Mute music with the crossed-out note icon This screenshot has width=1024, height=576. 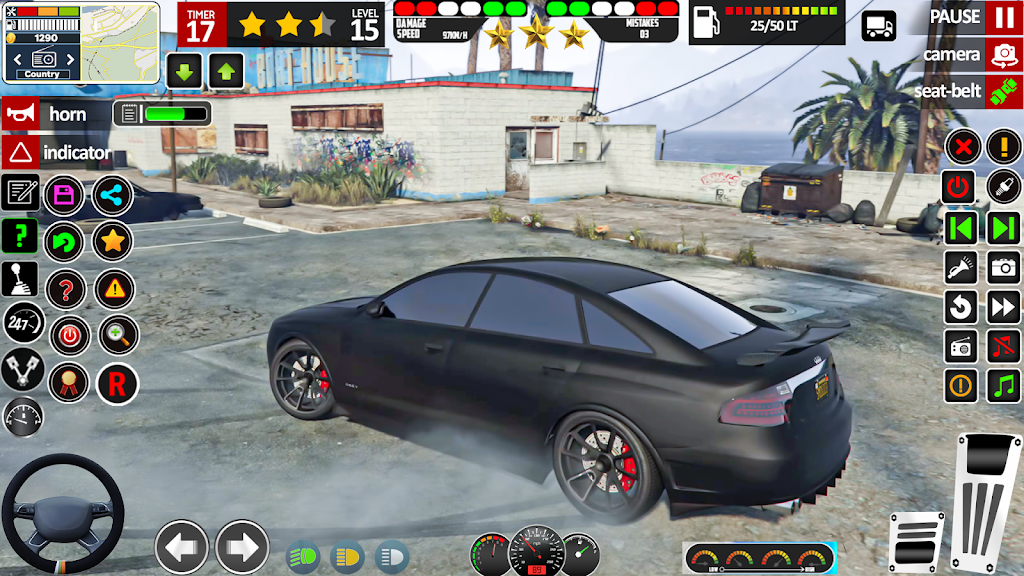(1003, 346)
